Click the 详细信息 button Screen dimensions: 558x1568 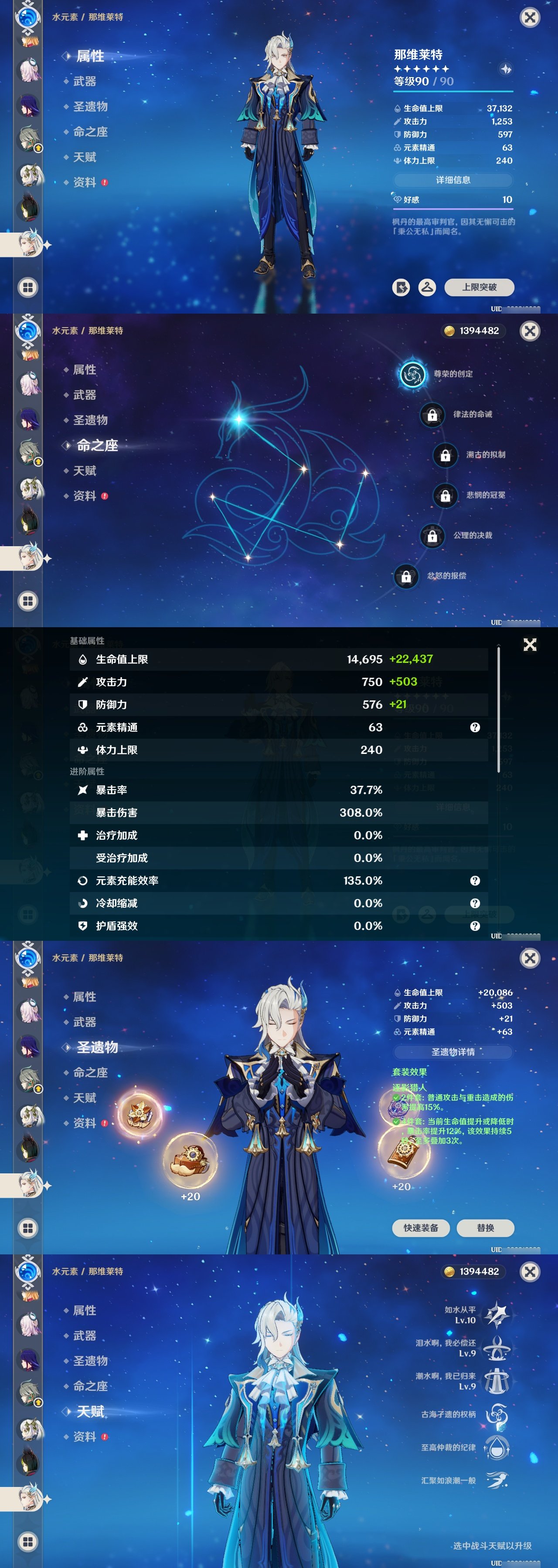pyautogui.click(x=454, y=180)
